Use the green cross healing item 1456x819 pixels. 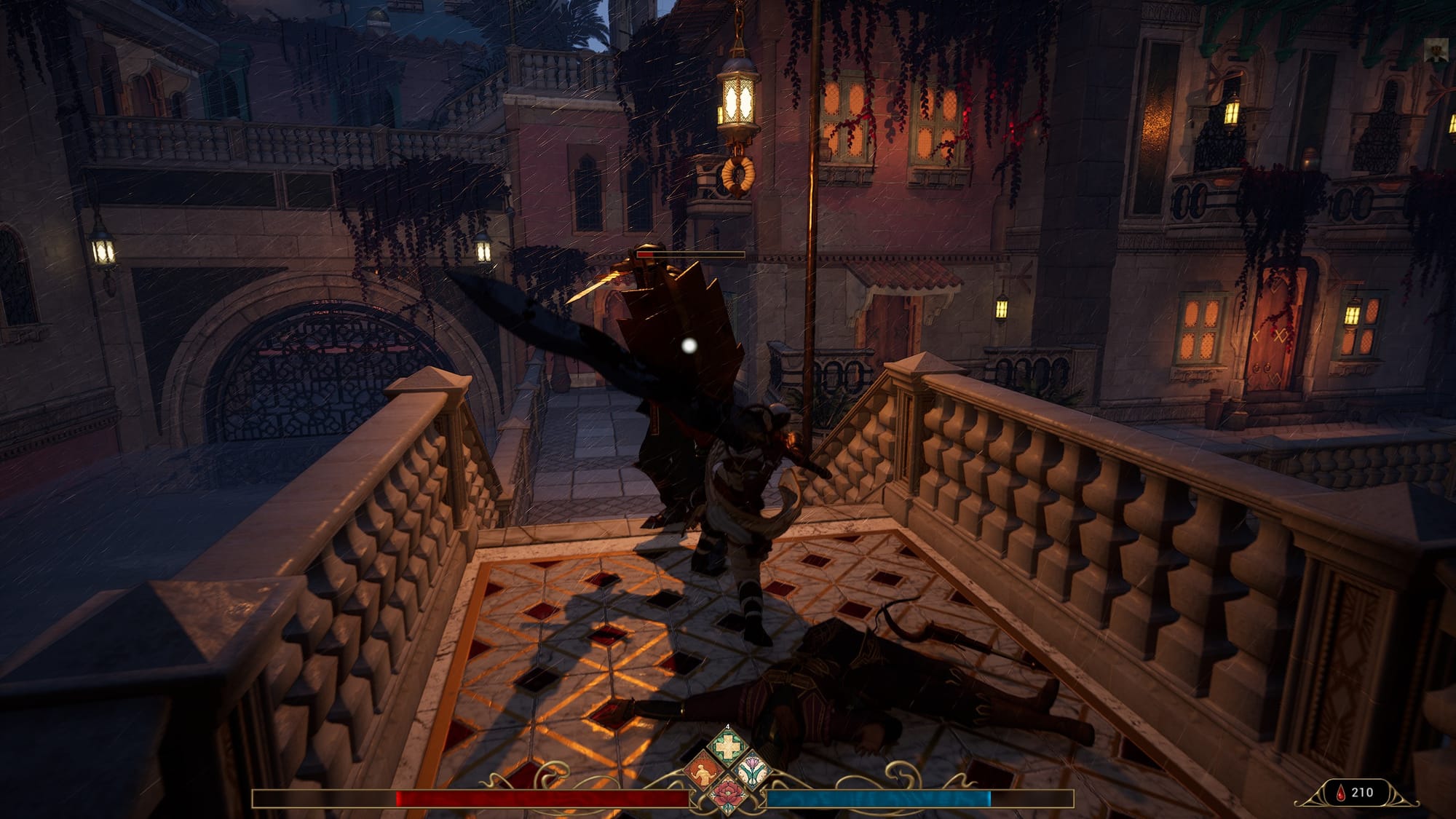point(727,747)
